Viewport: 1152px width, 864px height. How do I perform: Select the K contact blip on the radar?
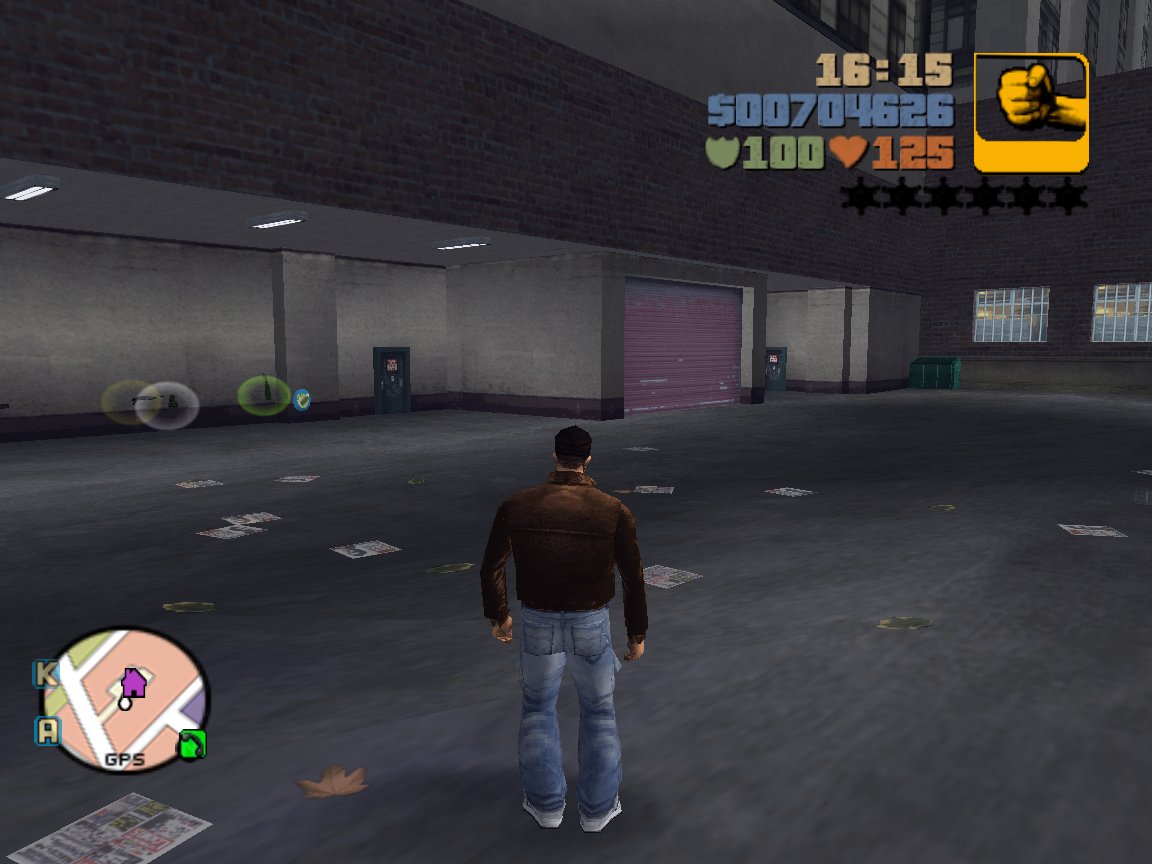tap(46, 673)
